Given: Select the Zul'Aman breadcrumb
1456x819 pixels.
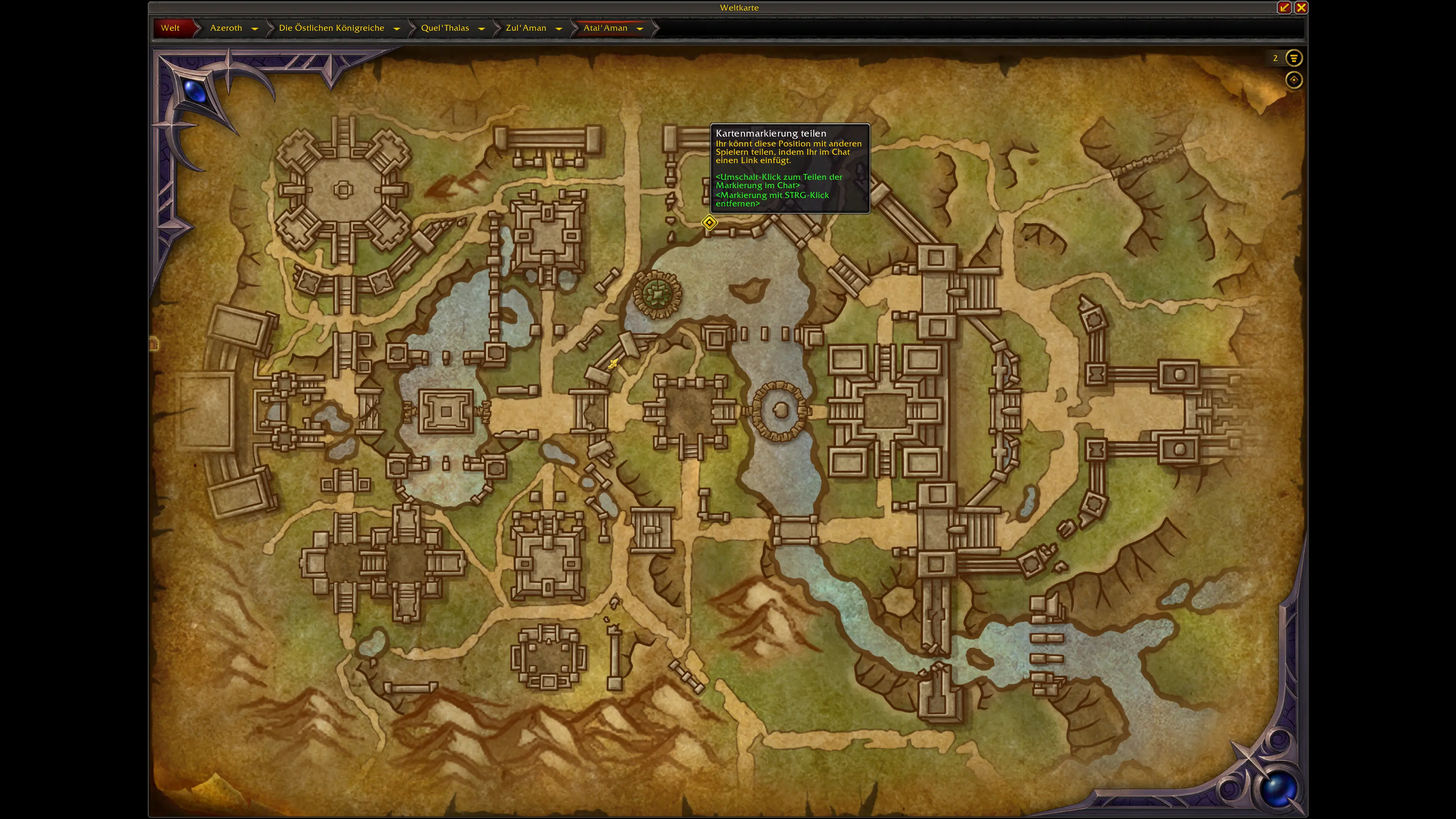Looking at the screenshot, I should (x=526, y=28).
